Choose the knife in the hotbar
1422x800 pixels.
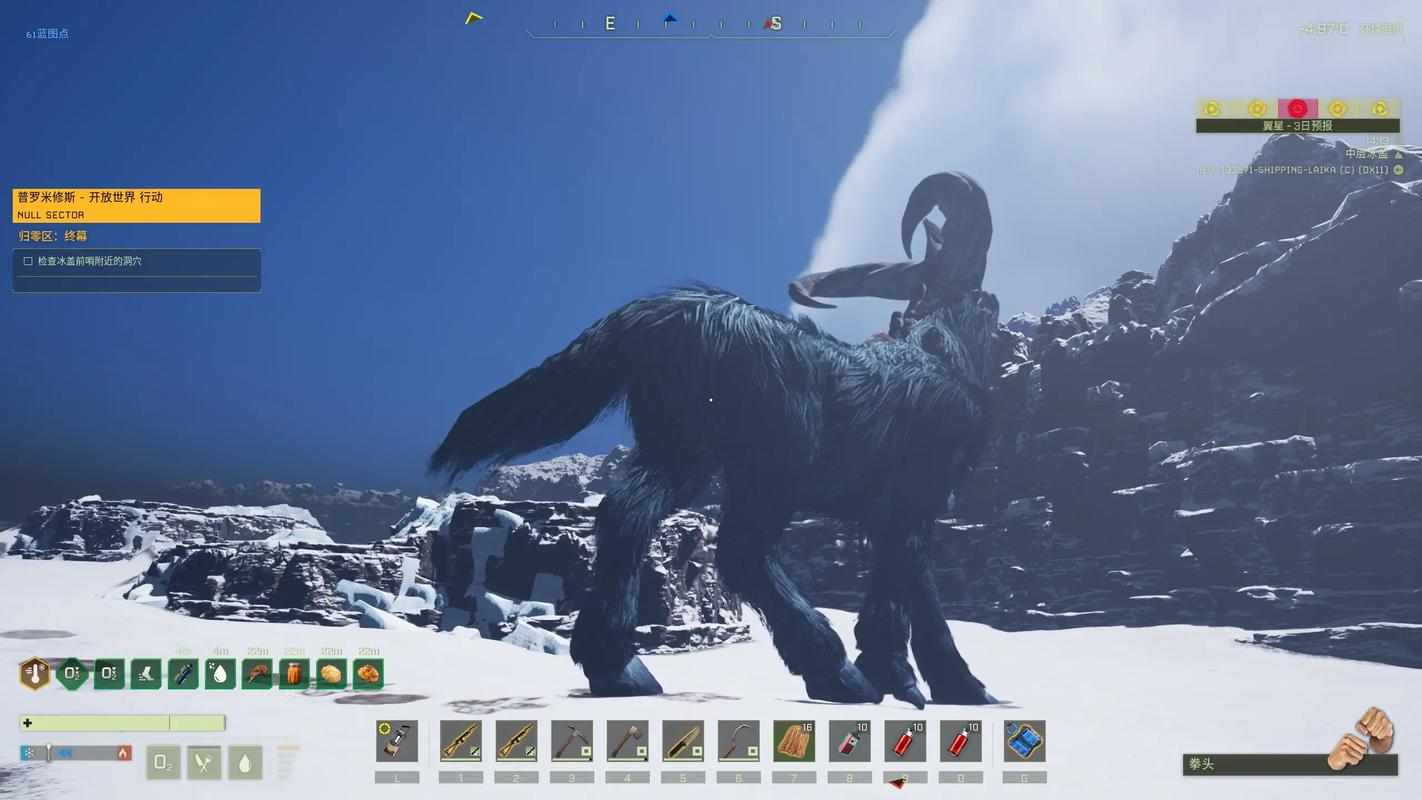pyautogui.click(x=683, y=741)
